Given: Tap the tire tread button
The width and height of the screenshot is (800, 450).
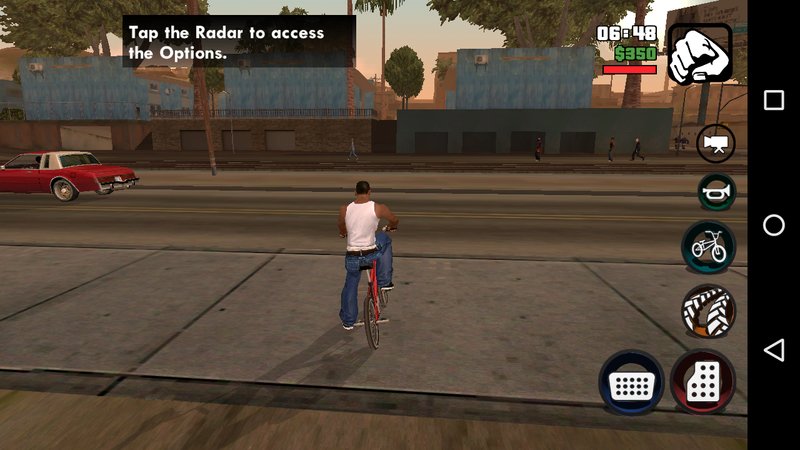Looking at the screenshot, I should click(x=708, y=311).
